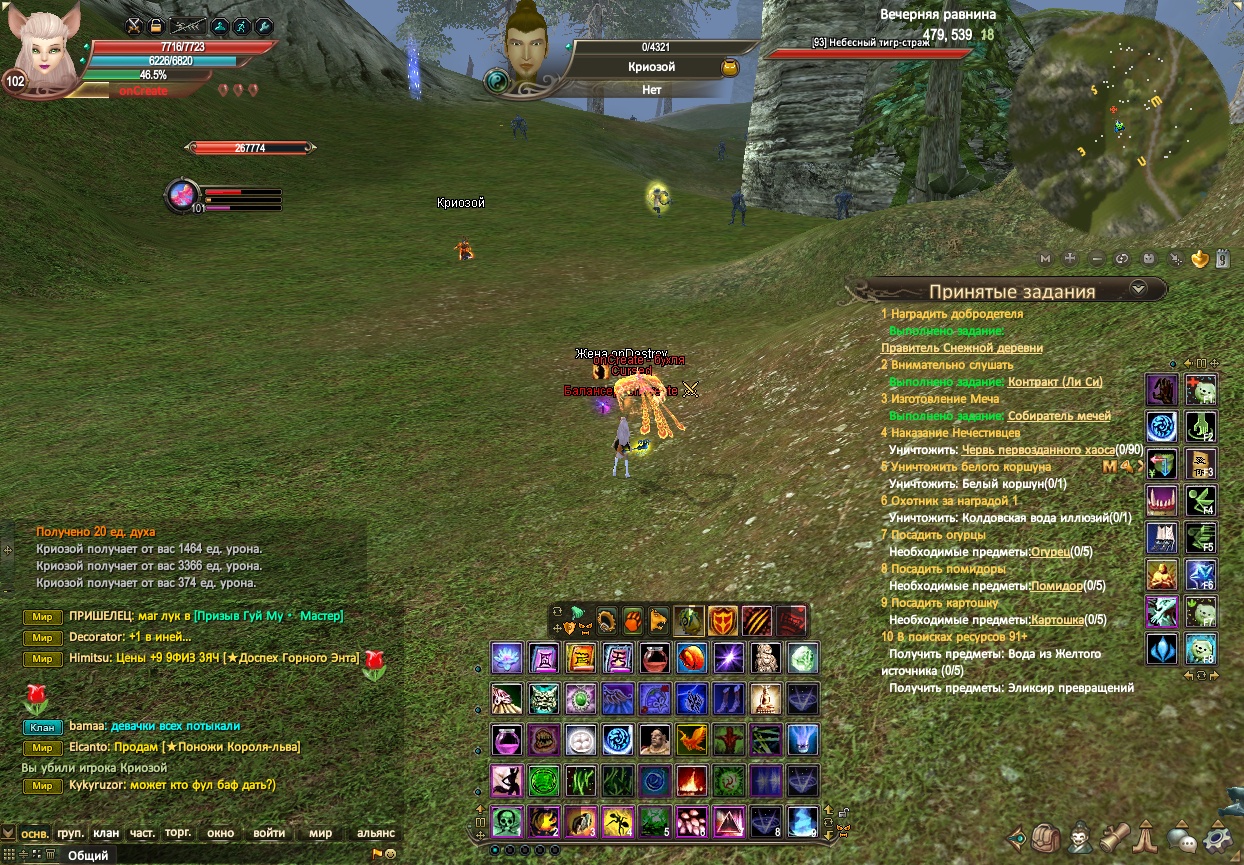
Task: Open the "торг." trade chat tab
Action: (x=178, y=833)
